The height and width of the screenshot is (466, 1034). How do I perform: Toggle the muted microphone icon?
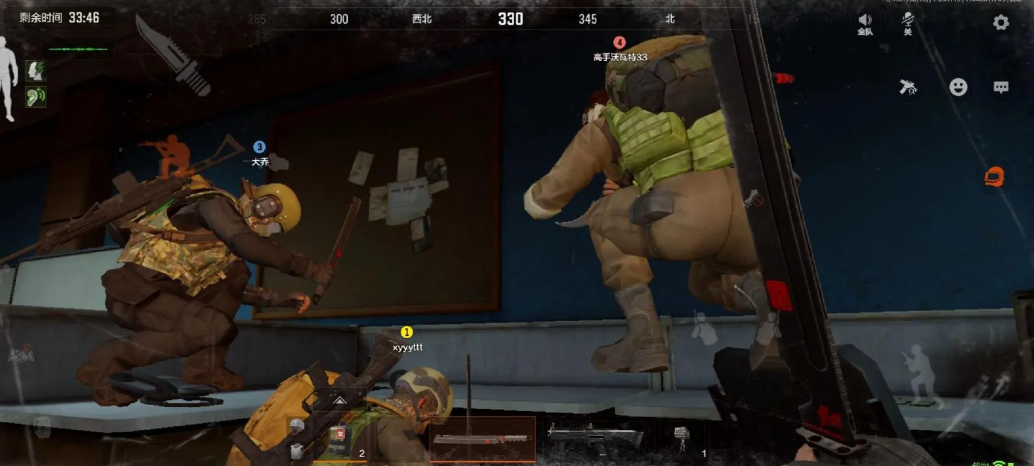click(908, 21)
